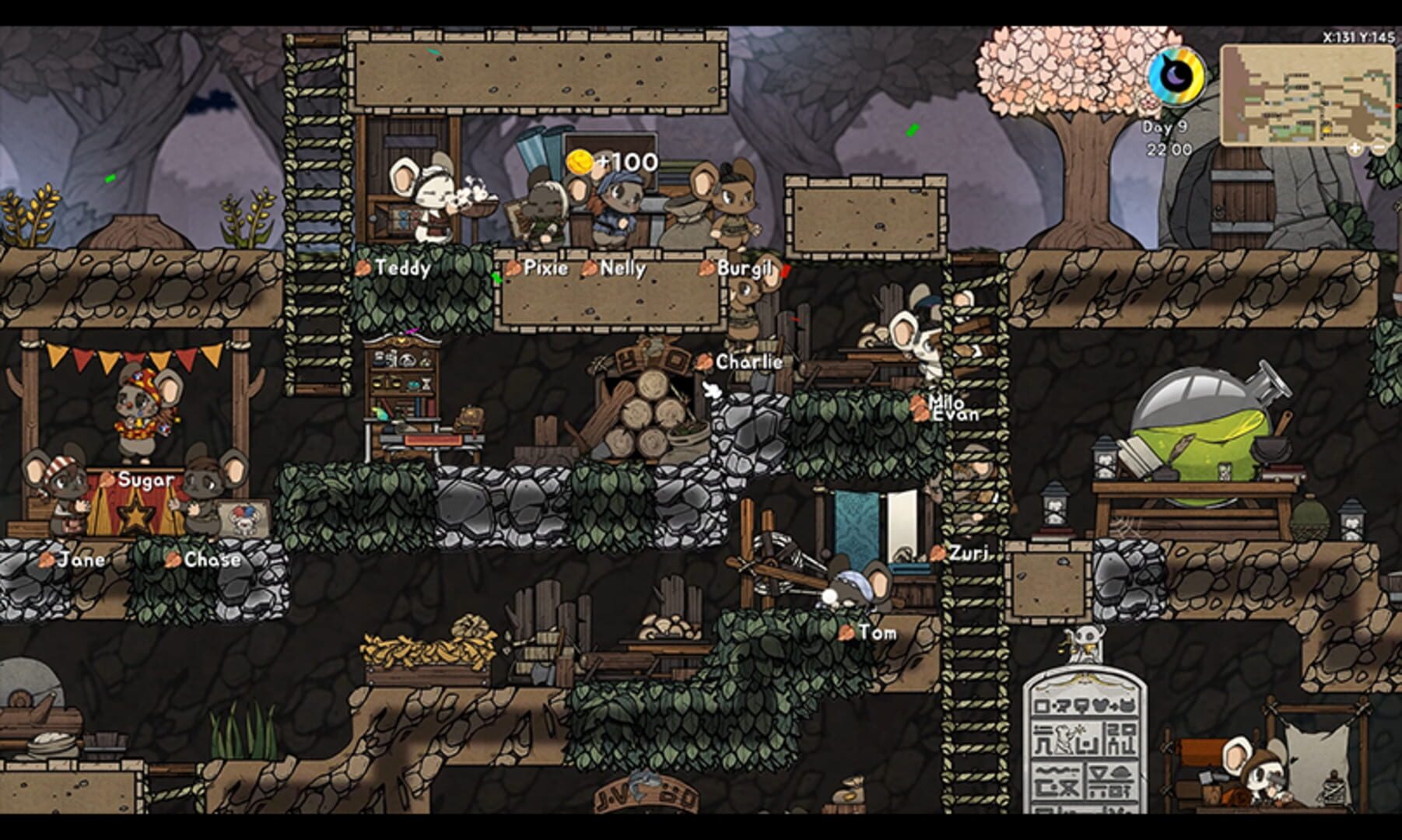Click the minimap in the top-right corner
Viewport: 1402px width, 840px height.
(x=1307, y=93)
